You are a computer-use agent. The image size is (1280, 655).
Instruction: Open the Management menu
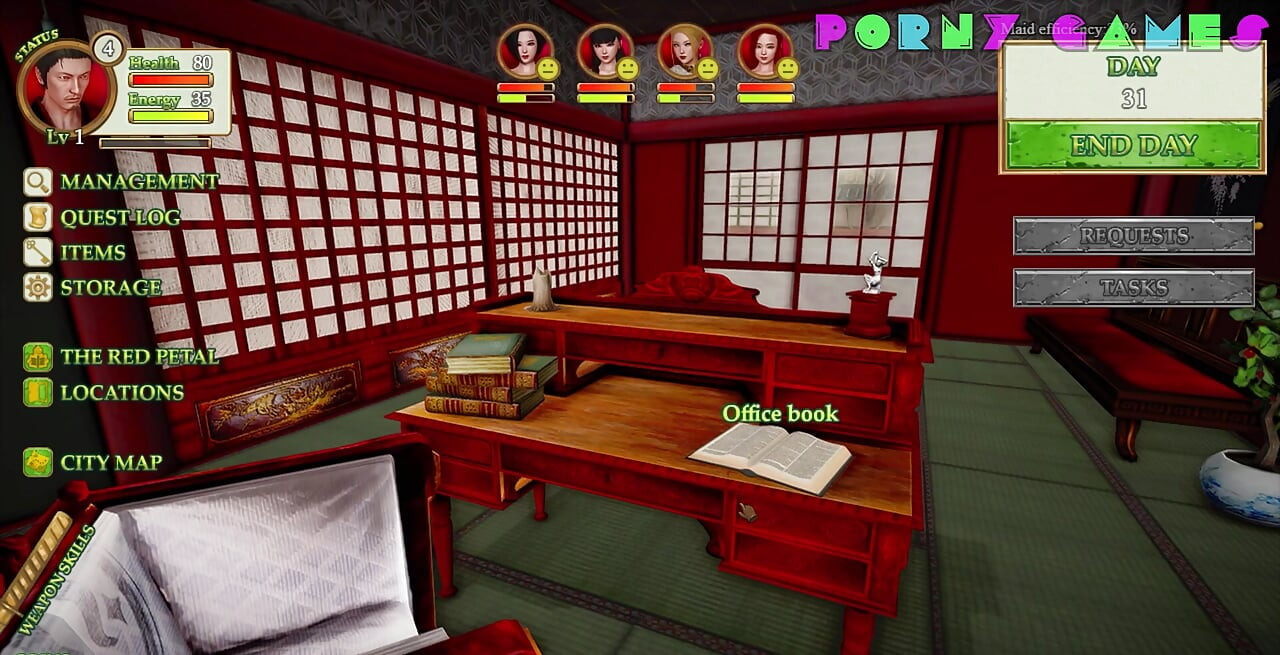pos(138,182)
